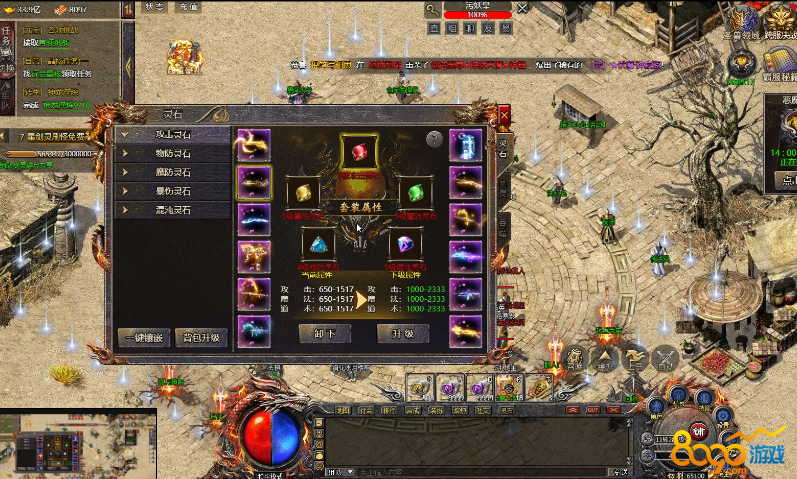The image size is (797, 479).
Task: Close the target monster frame
Action: click(520, 8)
